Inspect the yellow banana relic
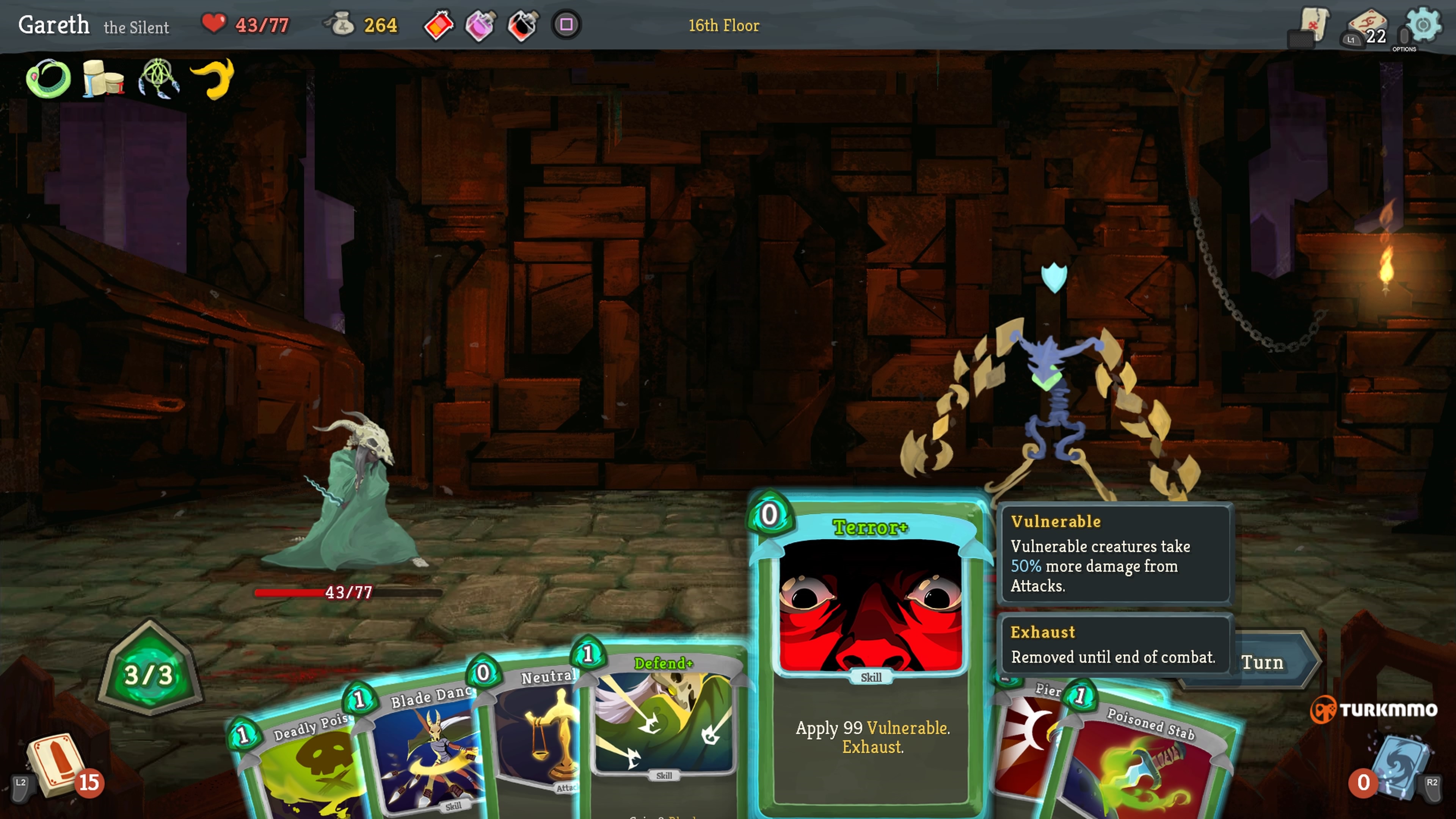Screen dimensions: 1456x819 pyautogui.click(x=213, y=78)
